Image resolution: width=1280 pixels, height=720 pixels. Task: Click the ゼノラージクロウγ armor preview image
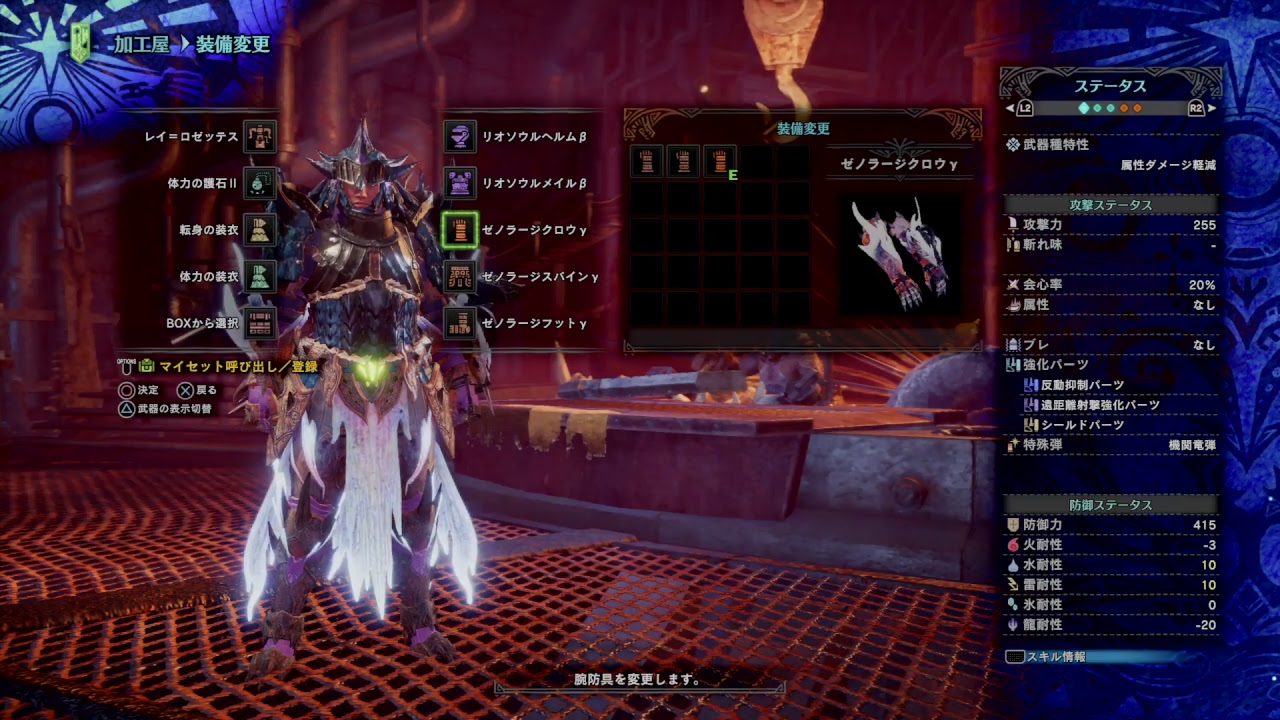point(900,254)
